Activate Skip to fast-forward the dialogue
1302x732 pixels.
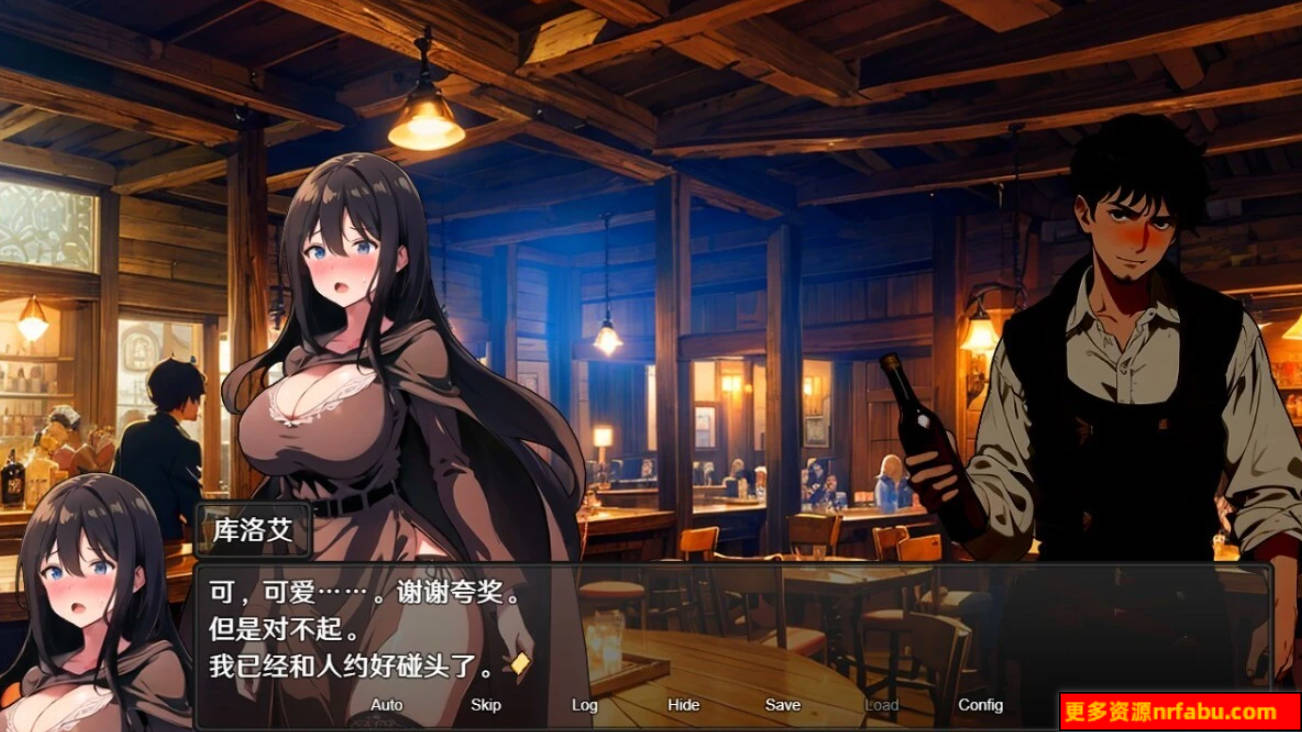(x=485, y=705)
